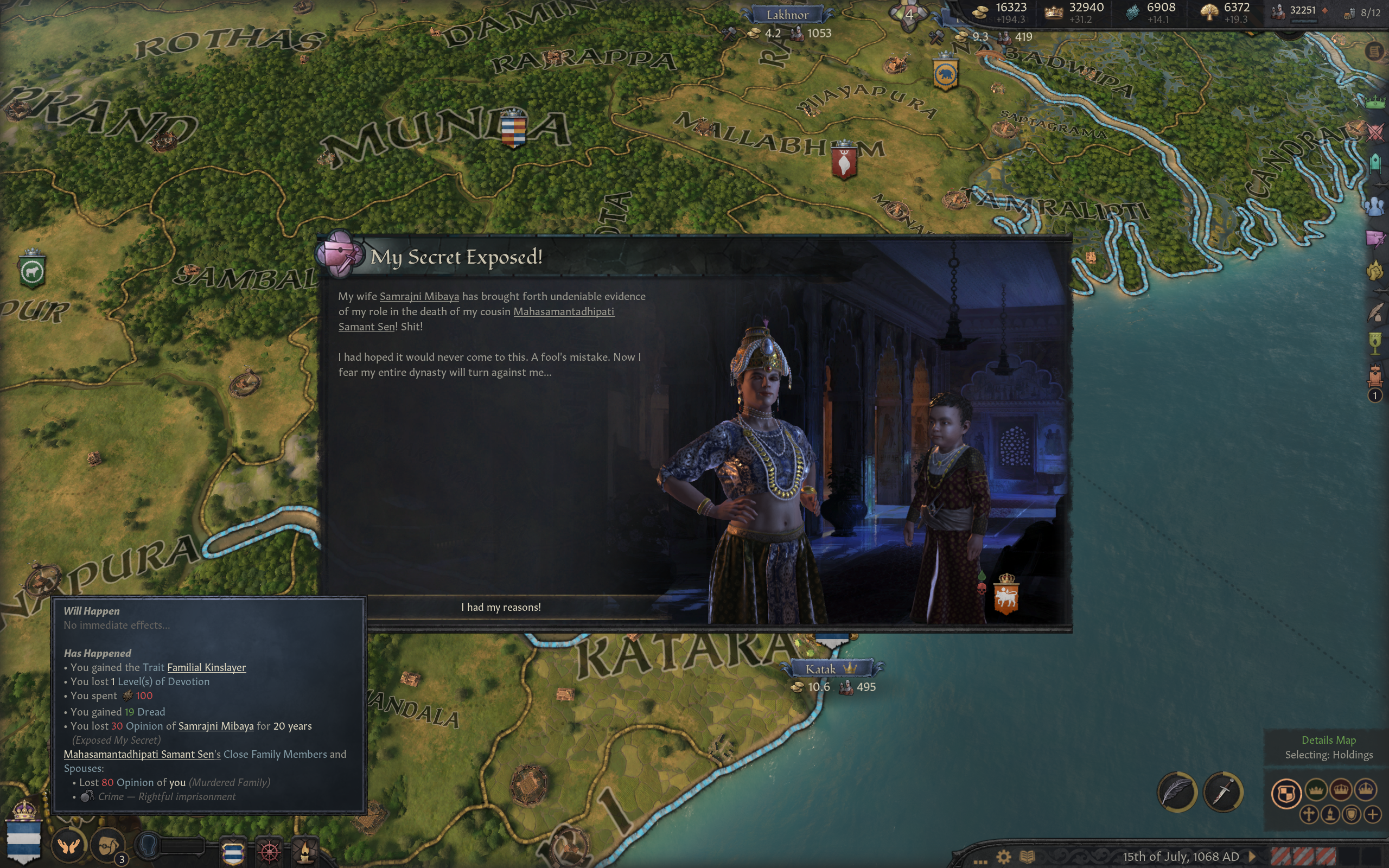Open the yellow fist Factions menu
This screenshot has width=1389, height=868.
pos(1375,270)
